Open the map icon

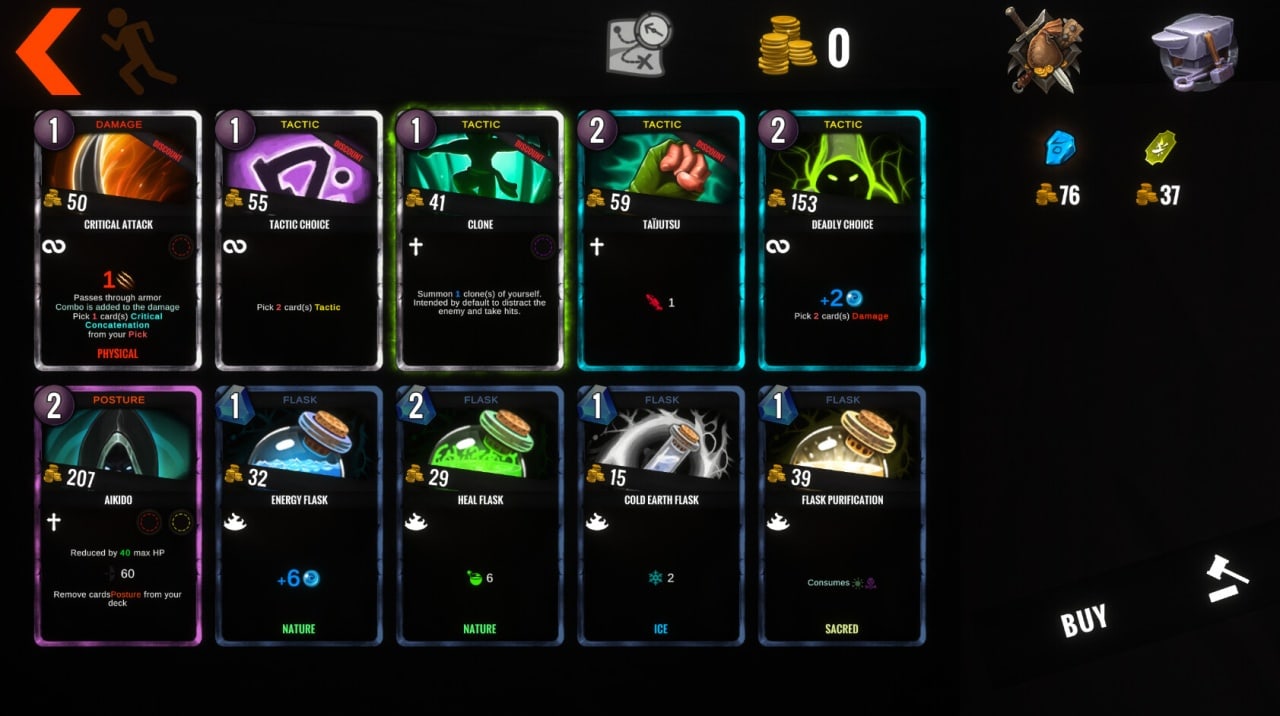pos(639,45)
